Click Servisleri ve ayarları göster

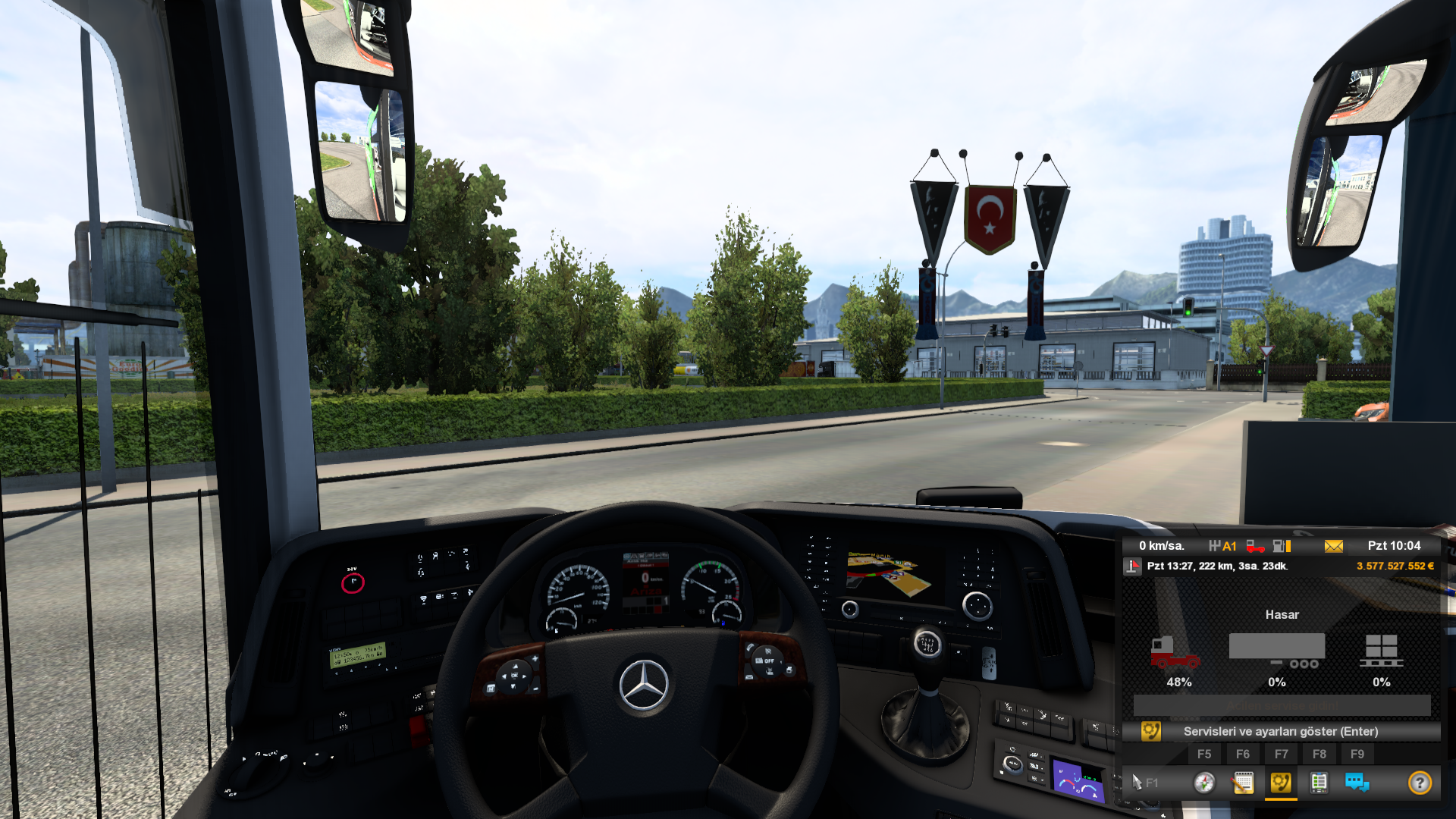[1280, 731]
